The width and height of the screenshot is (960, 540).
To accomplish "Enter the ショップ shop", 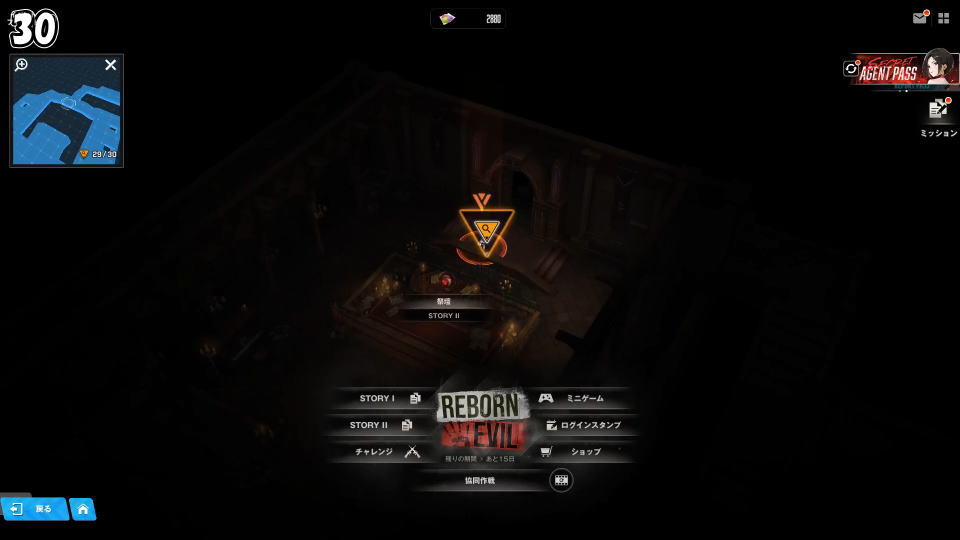I will pyautogui.click(x=580, y=452).
